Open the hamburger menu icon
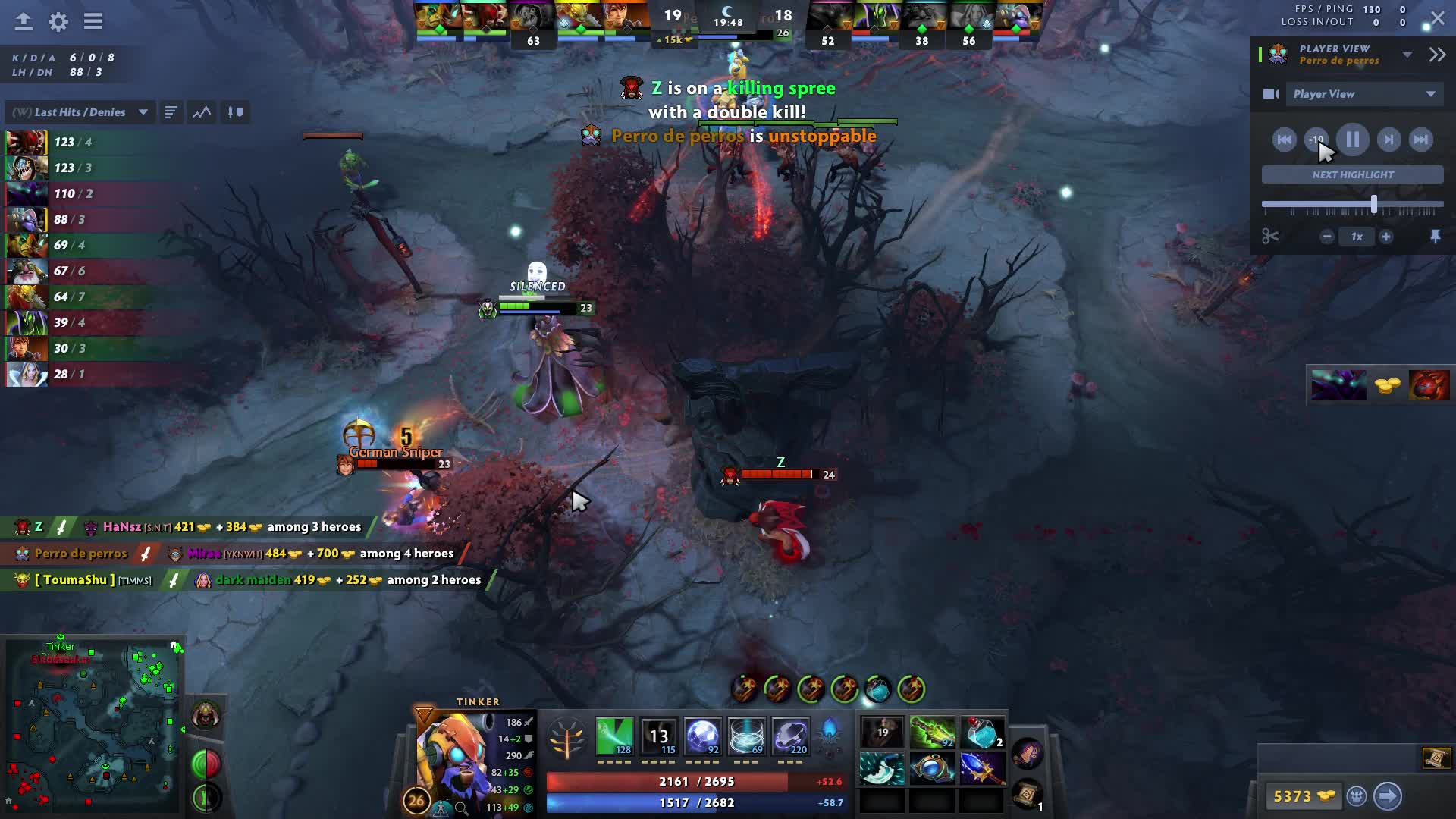Image resolution: width=1456 pixels, height=819 pixels. [93, 21]
